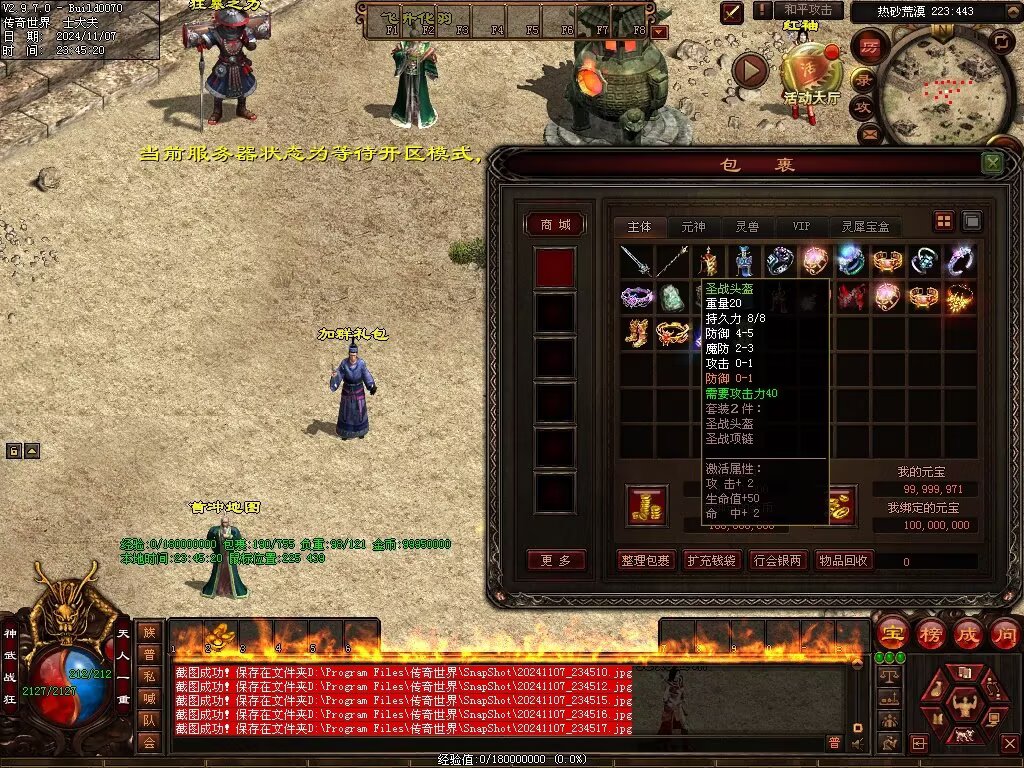1024x768 pixels.
Task: Expand the money pouch with 扩充钱袋
Action: click(711, 560)
